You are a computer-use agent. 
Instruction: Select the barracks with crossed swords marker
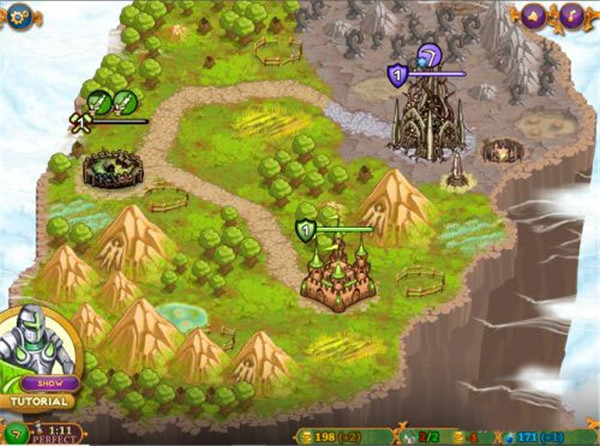point(113,167)
